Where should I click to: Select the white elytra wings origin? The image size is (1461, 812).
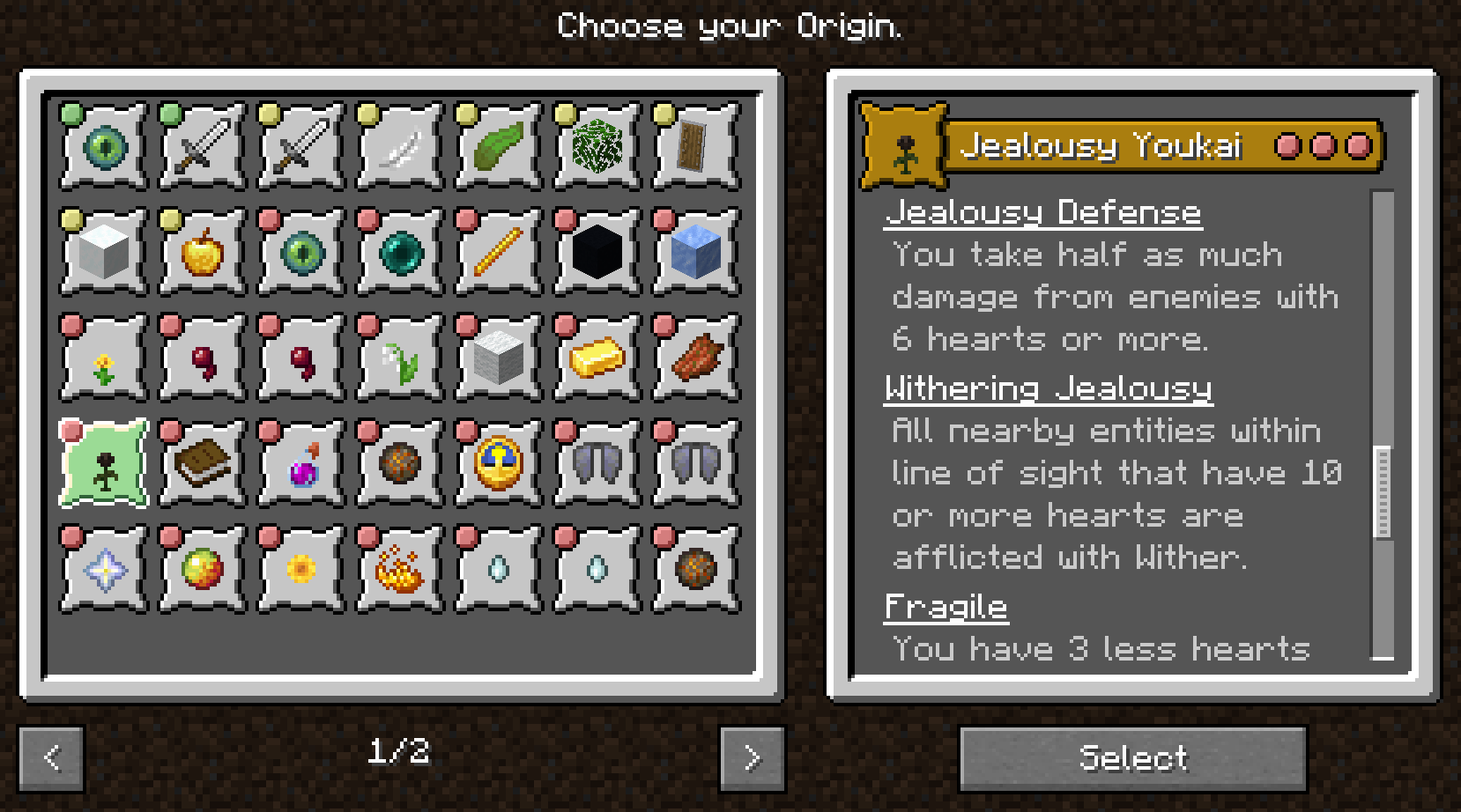(x=597, y=462)
